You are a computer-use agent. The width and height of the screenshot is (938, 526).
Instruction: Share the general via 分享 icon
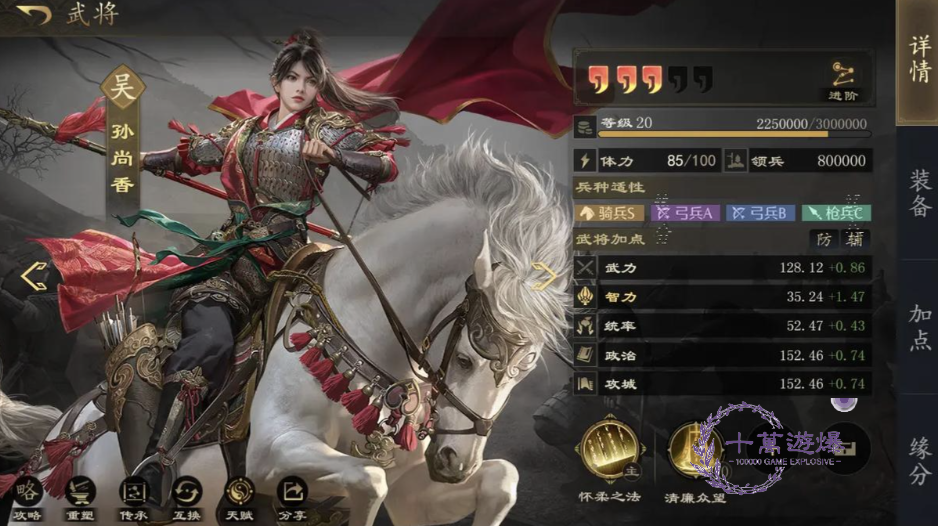[x=292, y=494]
